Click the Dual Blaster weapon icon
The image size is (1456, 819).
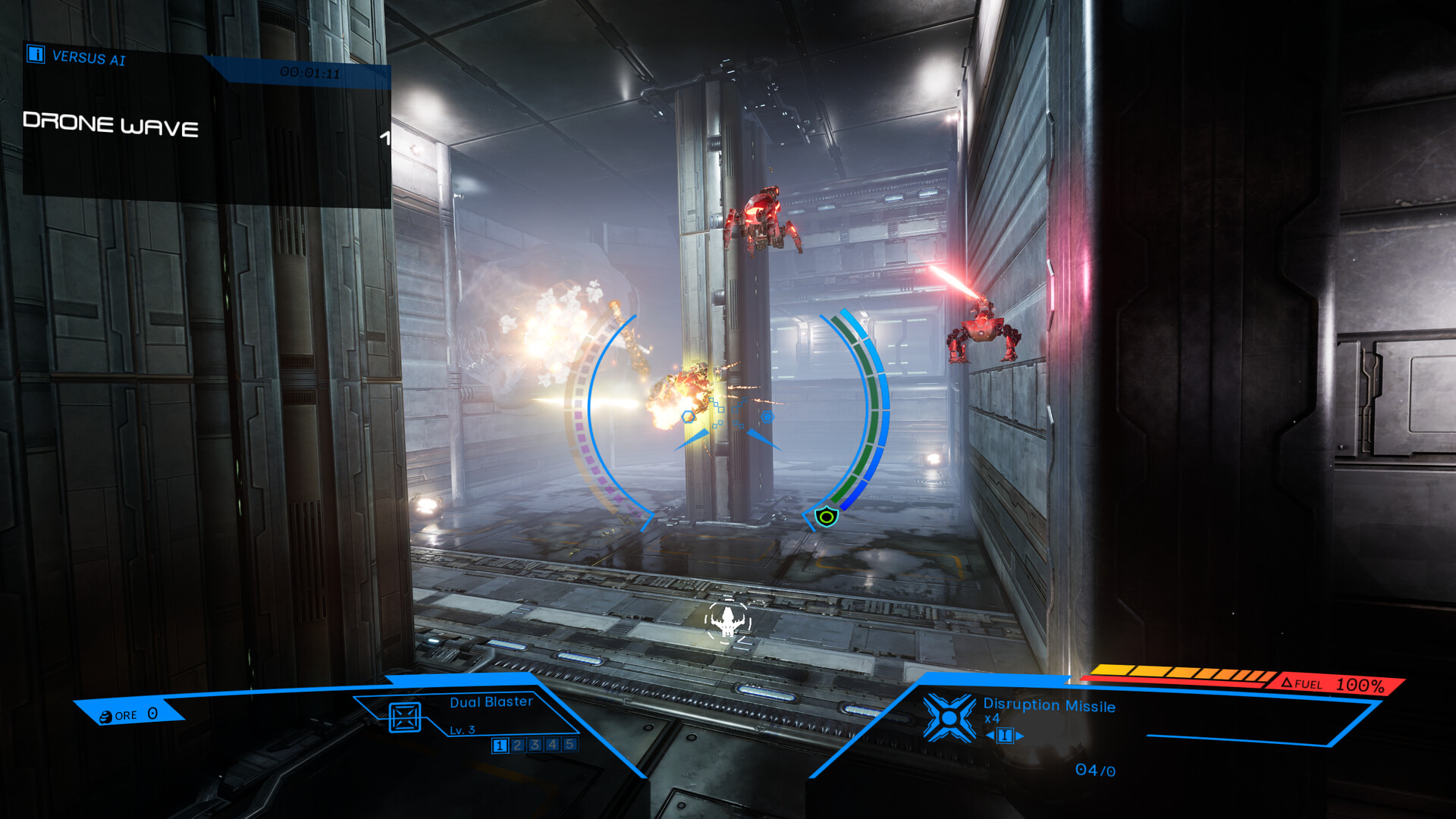pyautogui.click(x=404, y=717)
